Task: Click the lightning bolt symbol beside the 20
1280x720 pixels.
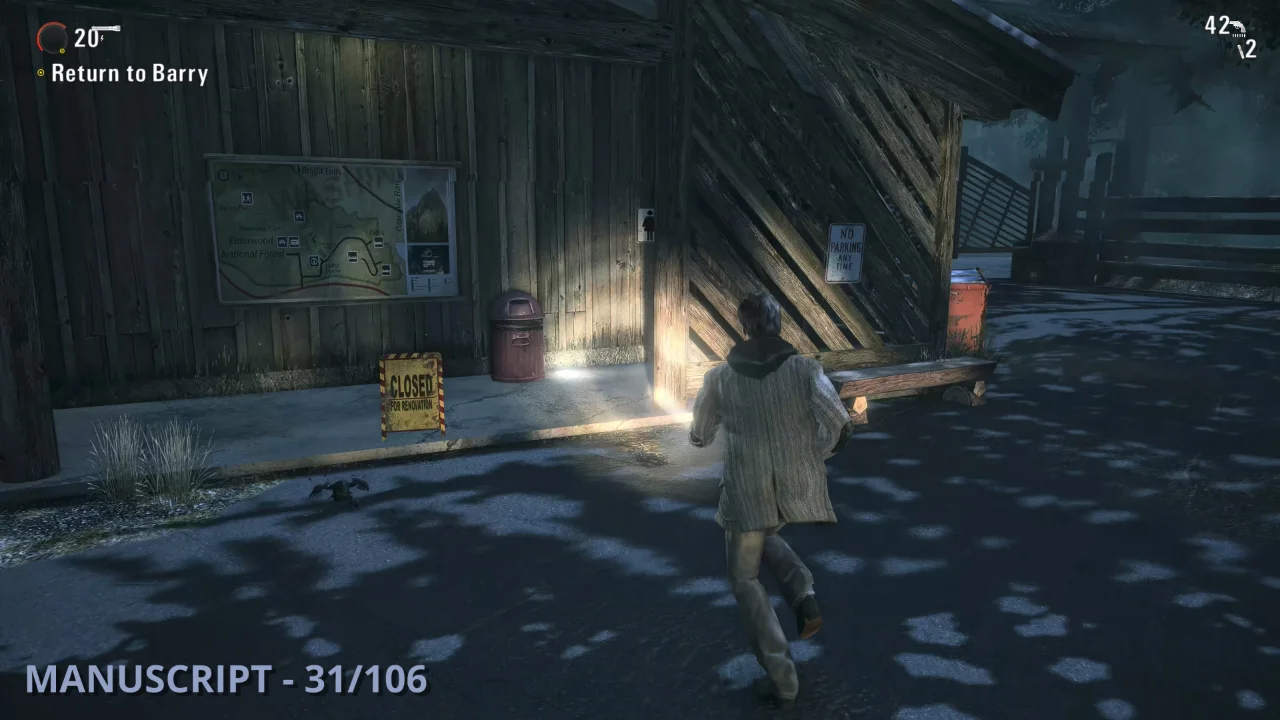Action: click(x=101, y=38)
